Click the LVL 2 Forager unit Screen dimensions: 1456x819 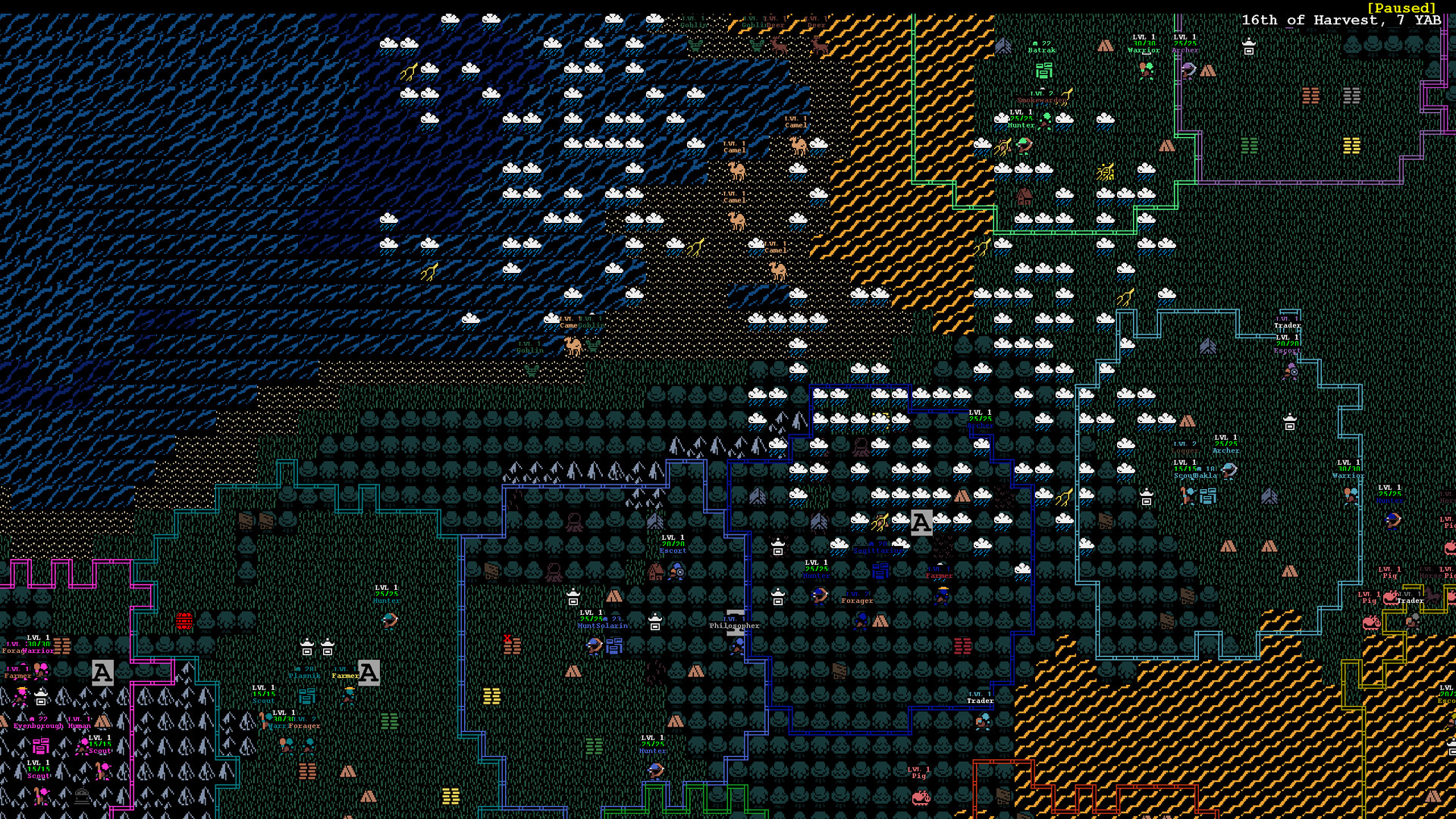click(x=856, y=600)
